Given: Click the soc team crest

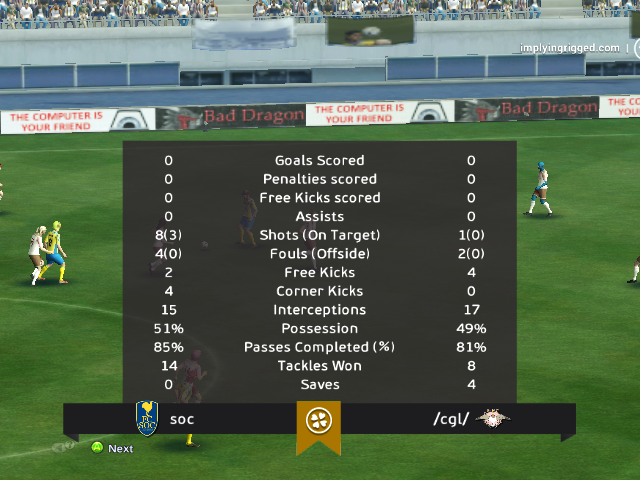Looking at the screenshot, I should tap(147, 418).
